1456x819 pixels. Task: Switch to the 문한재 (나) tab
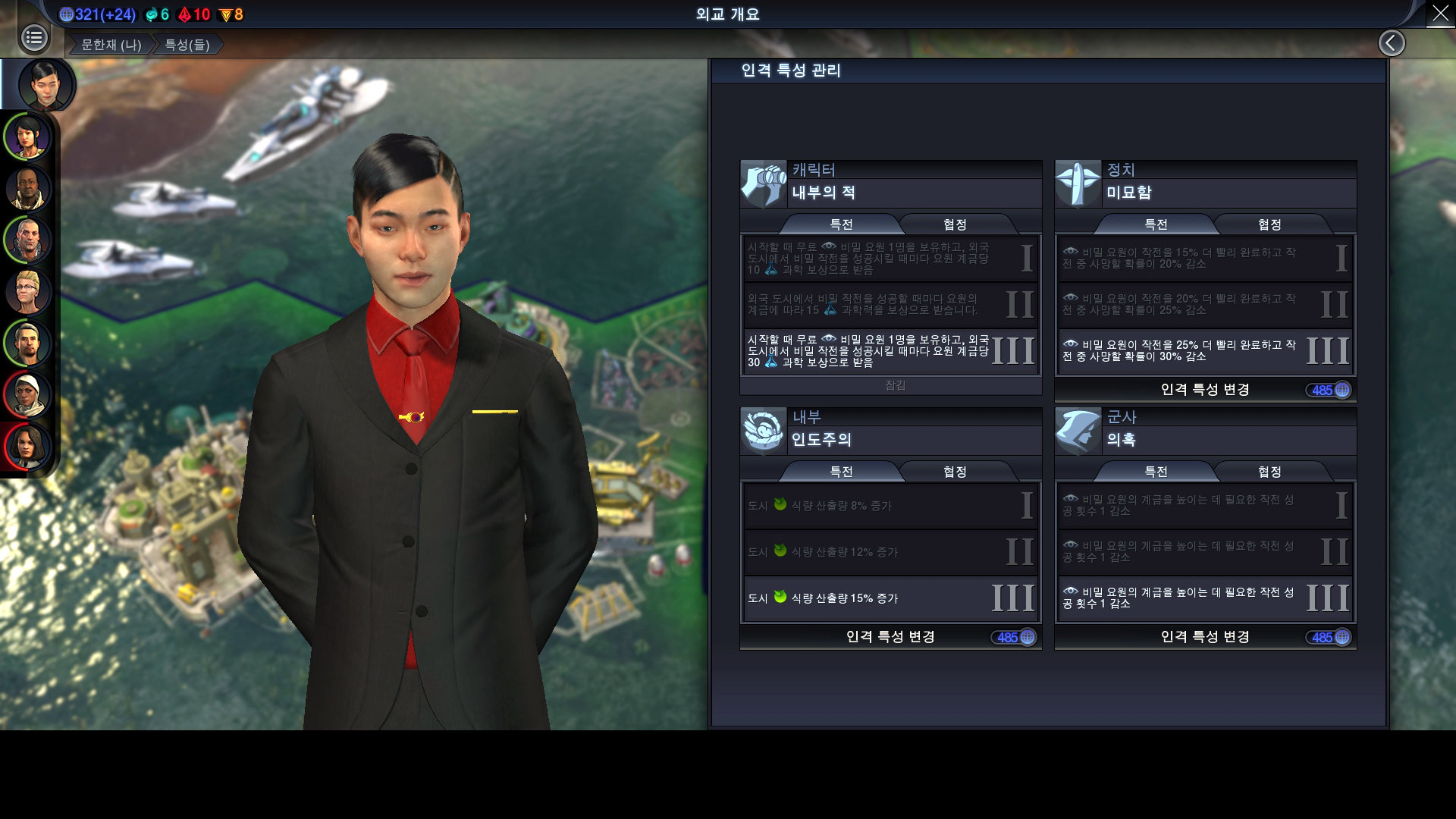pyautogui.click(x=111, y=45)
